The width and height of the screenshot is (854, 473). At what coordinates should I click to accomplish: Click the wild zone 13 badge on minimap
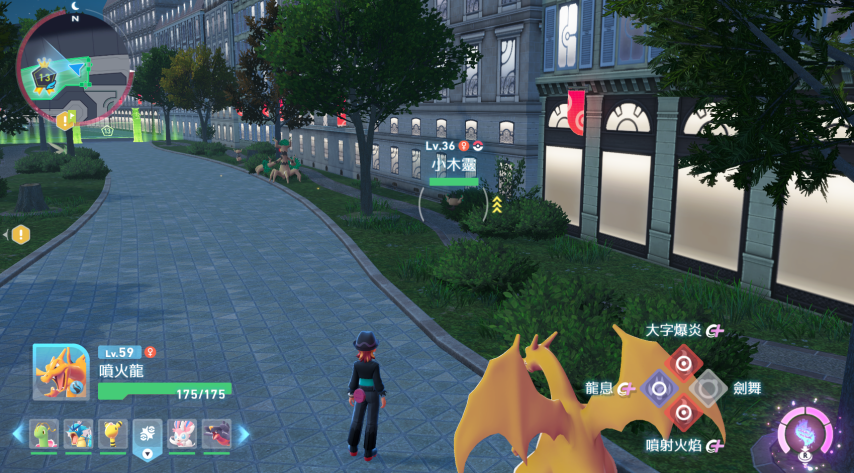pyautogui.click(x=45, y=76)
